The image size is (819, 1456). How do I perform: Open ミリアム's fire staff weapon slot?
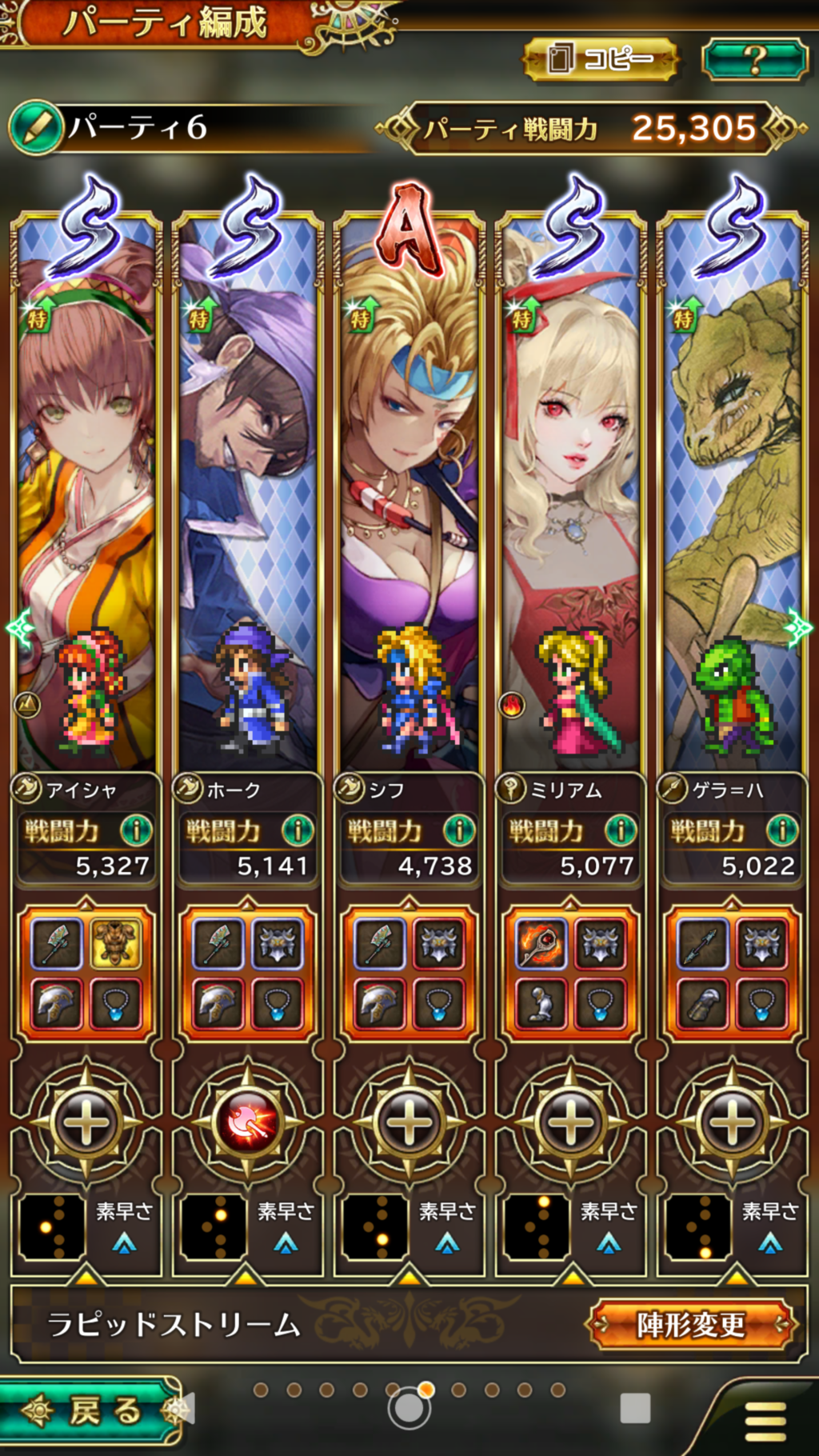point(541,944)
